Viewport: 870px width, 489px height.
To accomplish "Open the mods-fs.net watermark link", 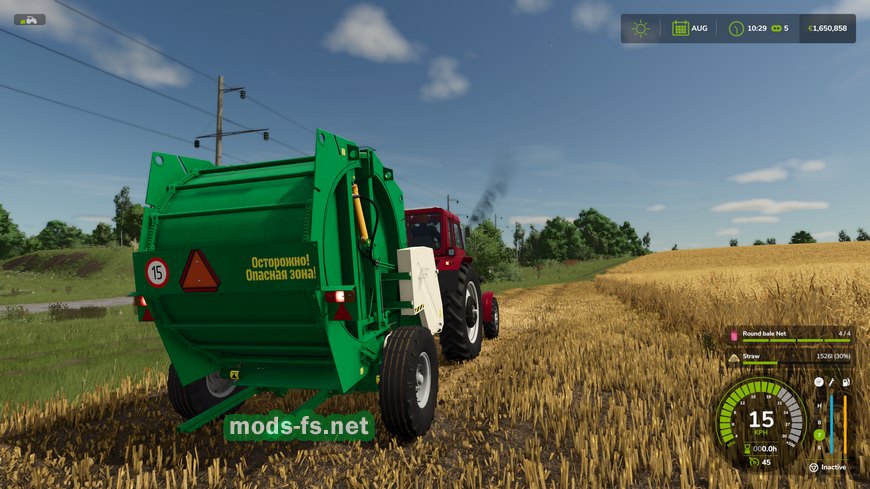I will click(299, 427).
